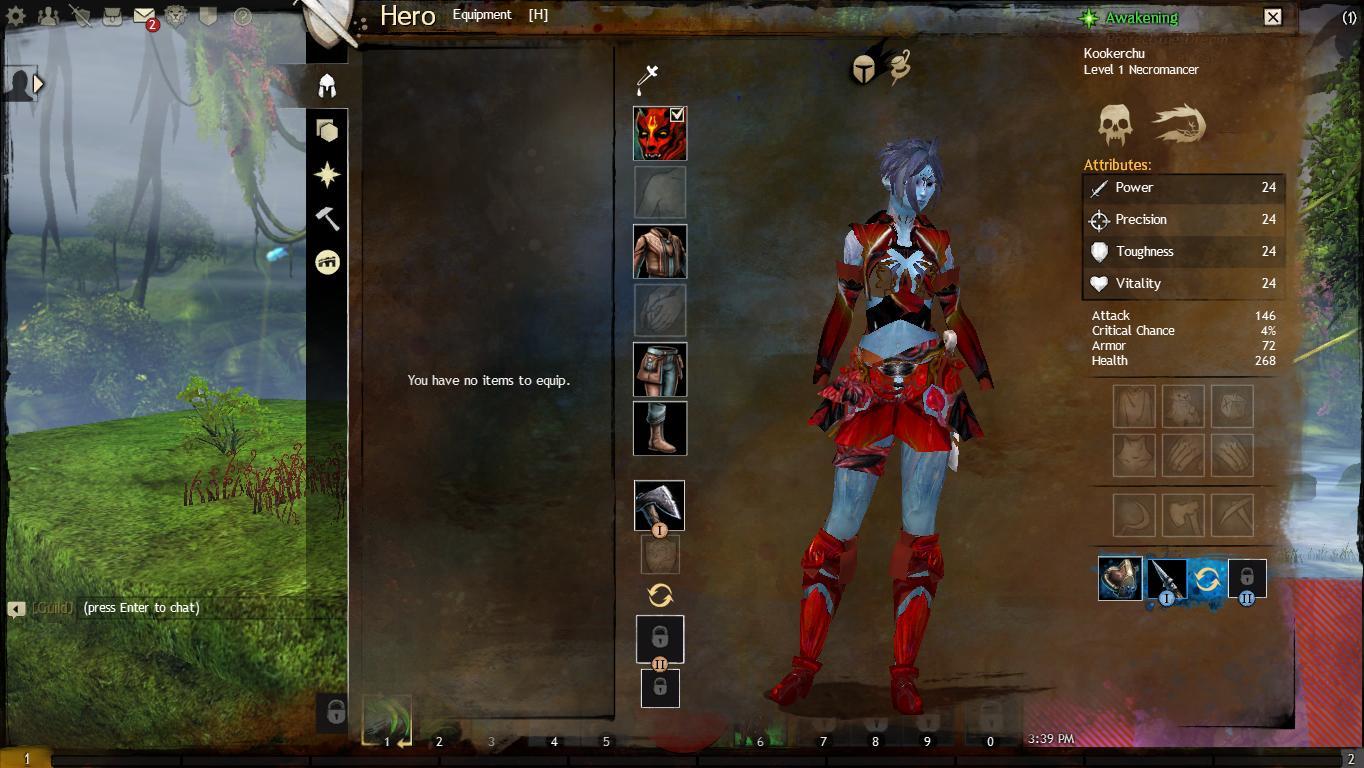
Task: Select the leather coat chest slot
Action: pos(659,251)
